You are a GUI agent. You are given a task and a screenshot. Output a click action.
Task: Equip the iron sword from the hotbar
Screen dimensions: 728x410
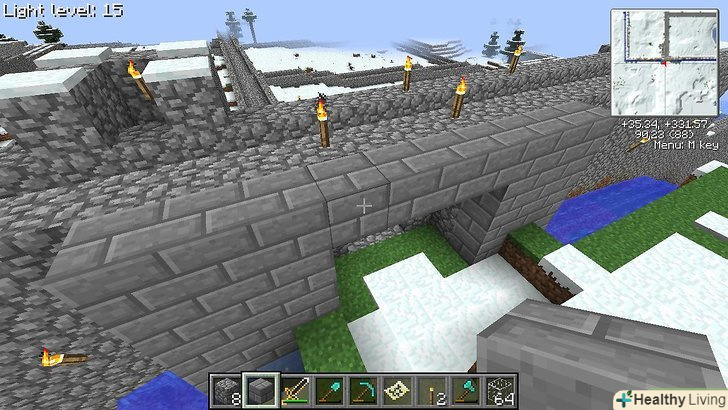(x=296, y=389)
